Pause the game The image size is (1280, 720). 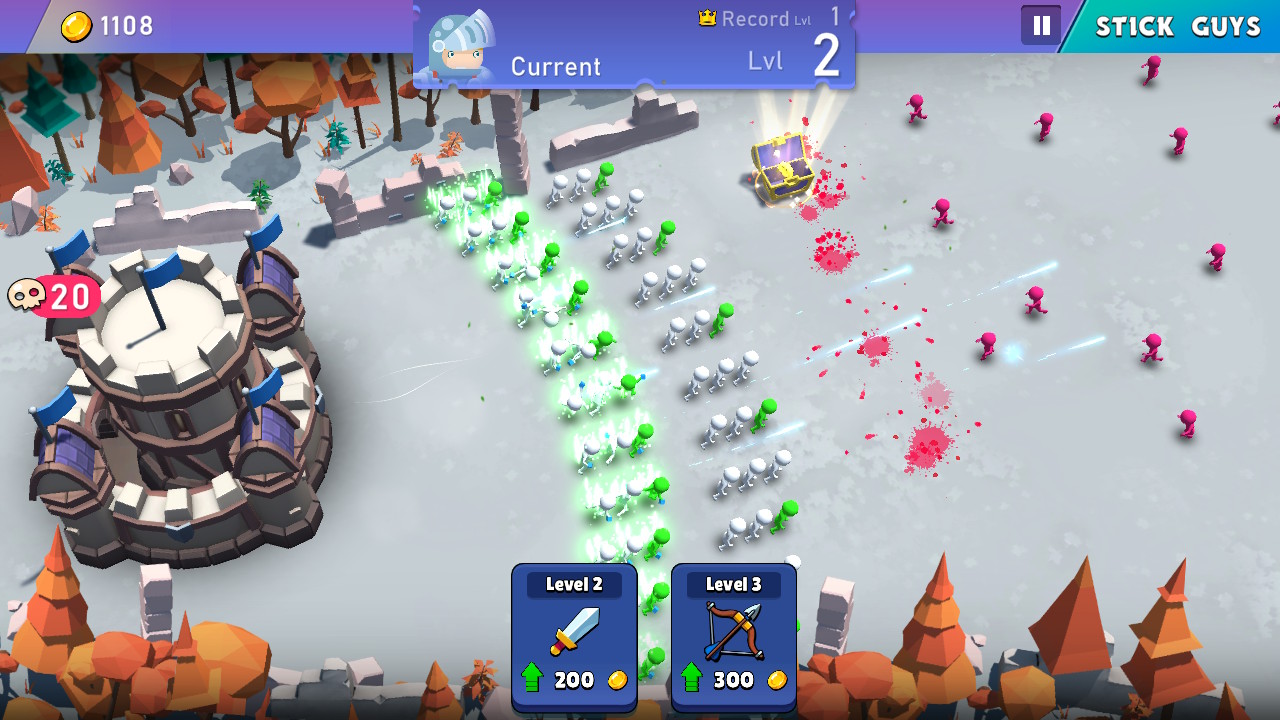[x=1041, y=25]
